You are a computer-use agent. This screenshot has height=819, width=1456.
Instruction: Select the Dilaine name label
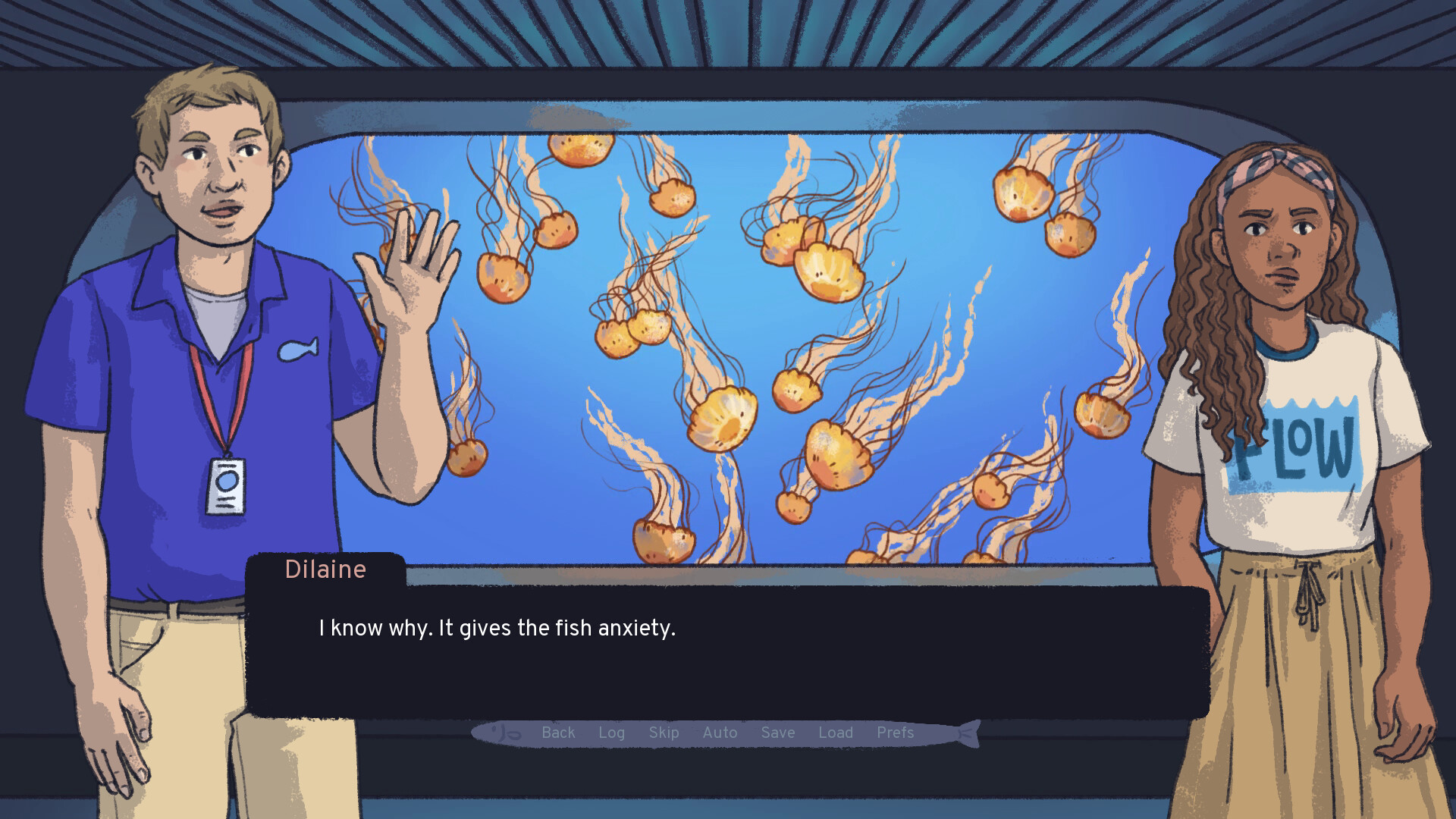point(326,570)
